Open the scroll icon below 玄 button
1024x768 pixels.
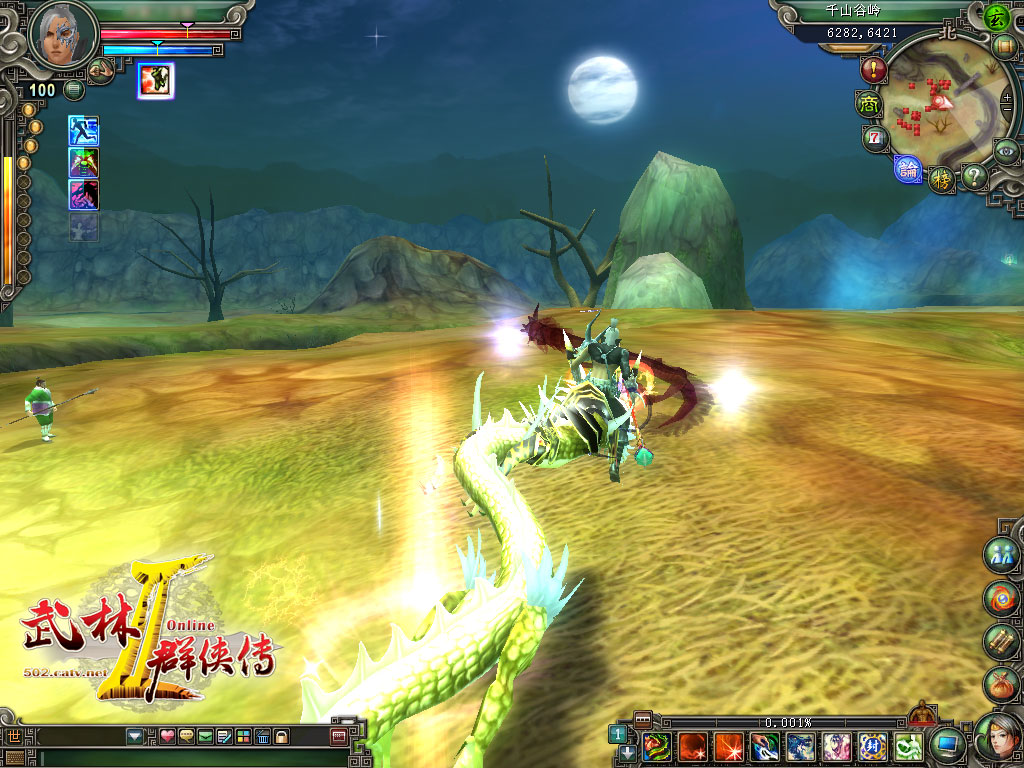point(1005,46)
